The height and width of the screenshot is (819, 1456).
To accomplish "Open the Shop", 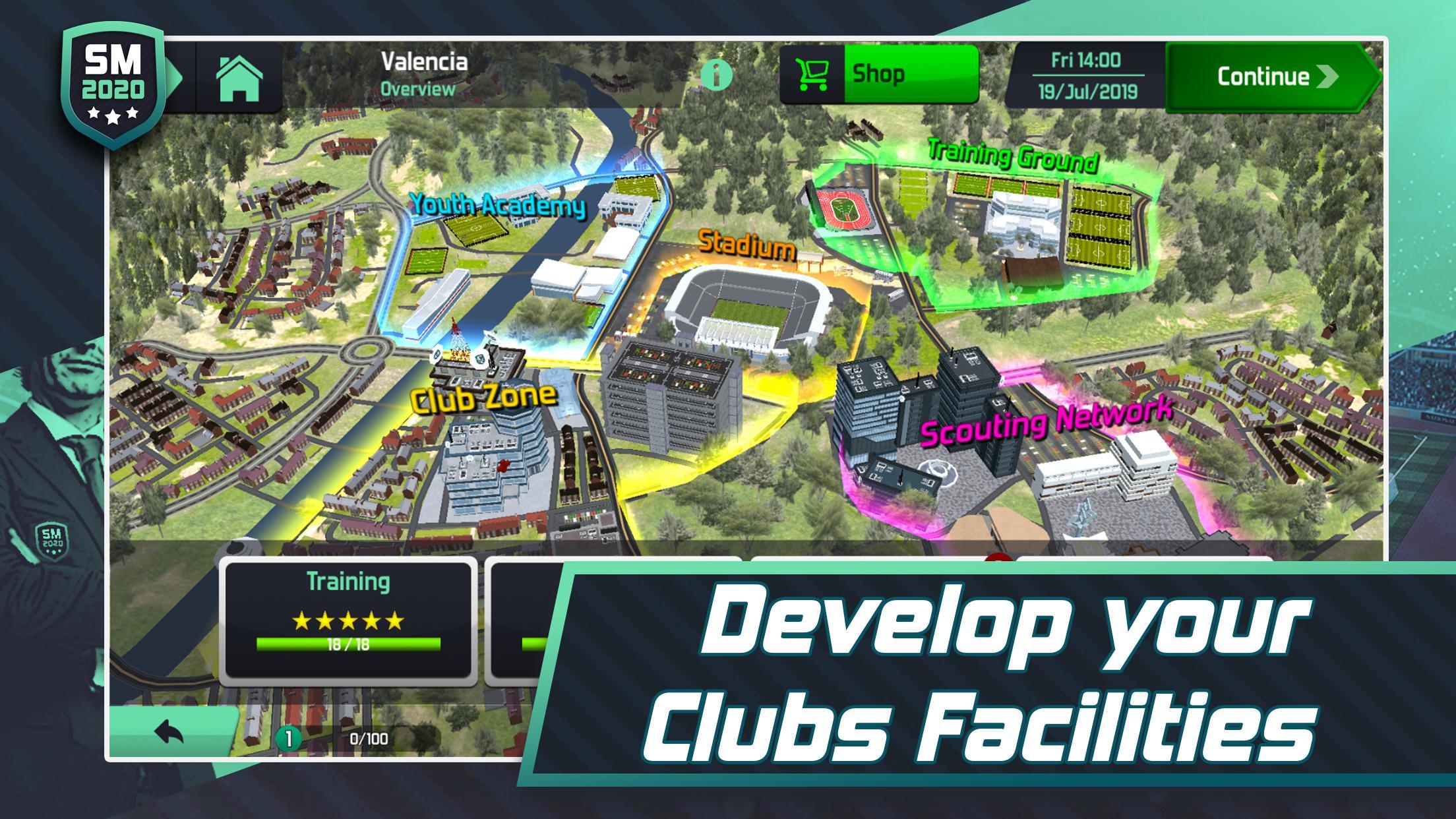I will point(877,73).
